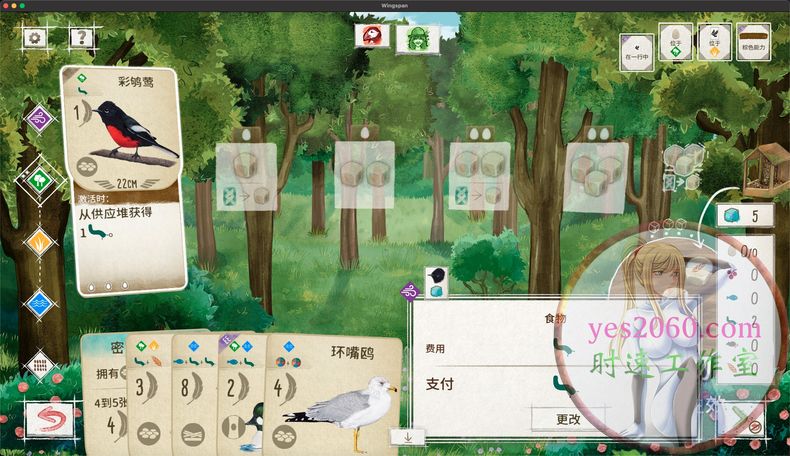Click the egg grid diamond icon
Viewport: 790px width, 456px height.
tap(40, 362)
